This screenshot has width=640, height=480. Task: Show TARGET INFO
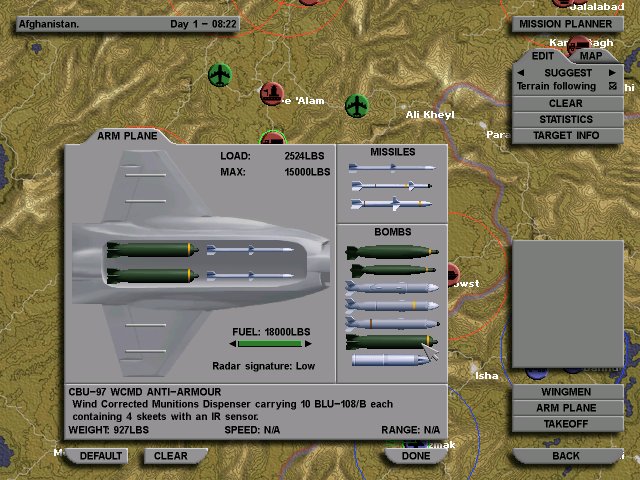pos(566,135)
